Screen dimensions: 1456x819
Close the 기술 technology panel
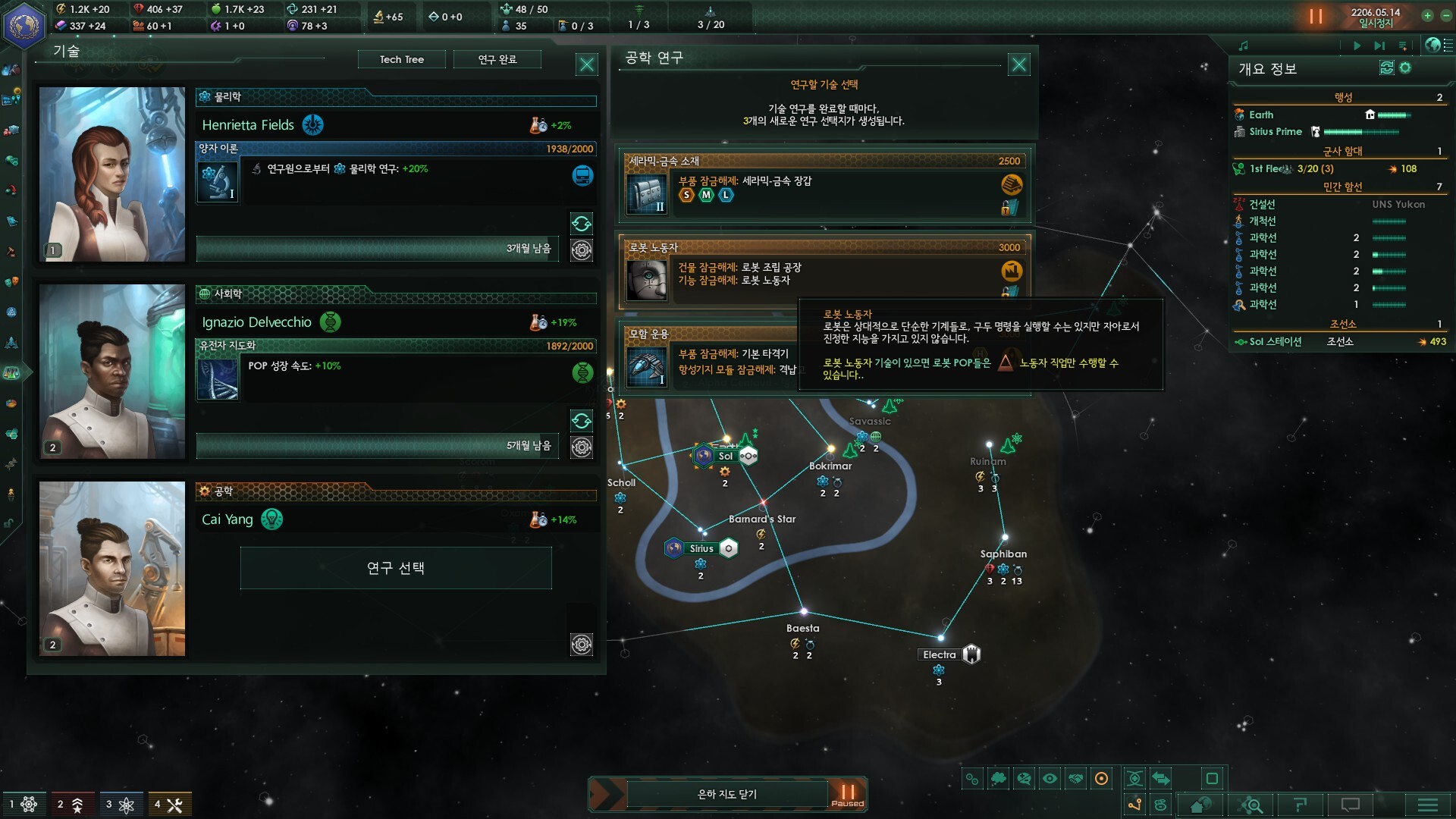point(586,64)
